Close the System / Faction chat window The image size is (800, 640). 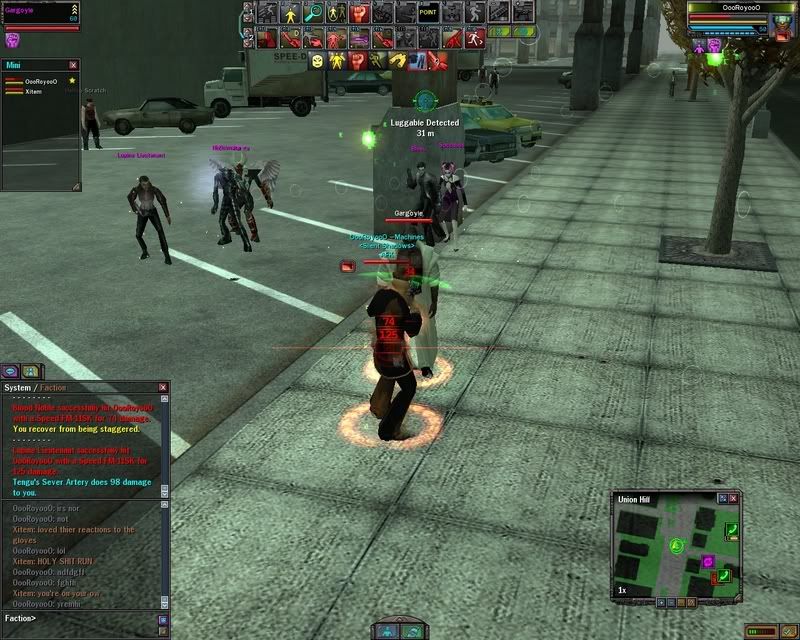click(162, 387)
